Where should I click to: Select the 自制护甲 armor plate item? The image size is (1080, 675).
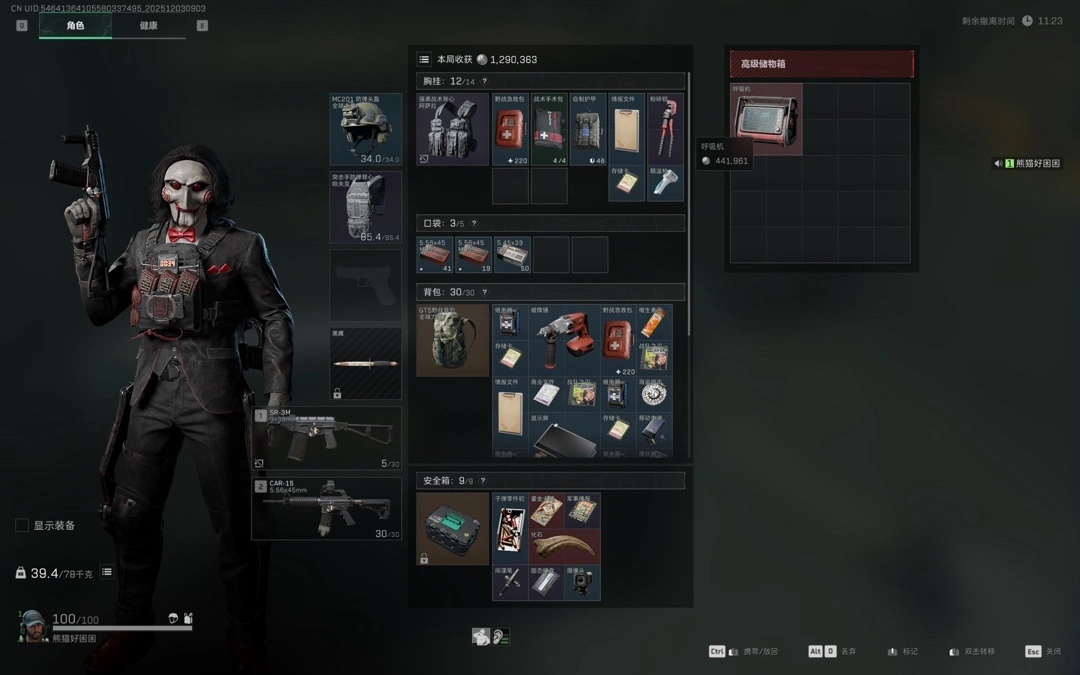[x=588, y=129]
